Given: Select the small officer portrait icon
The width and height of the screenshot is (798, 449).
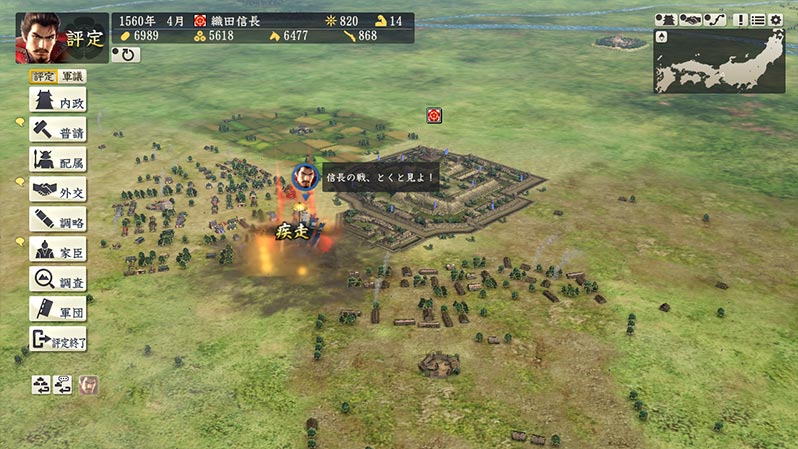Looking at the screenshot, I should point(88,384).
